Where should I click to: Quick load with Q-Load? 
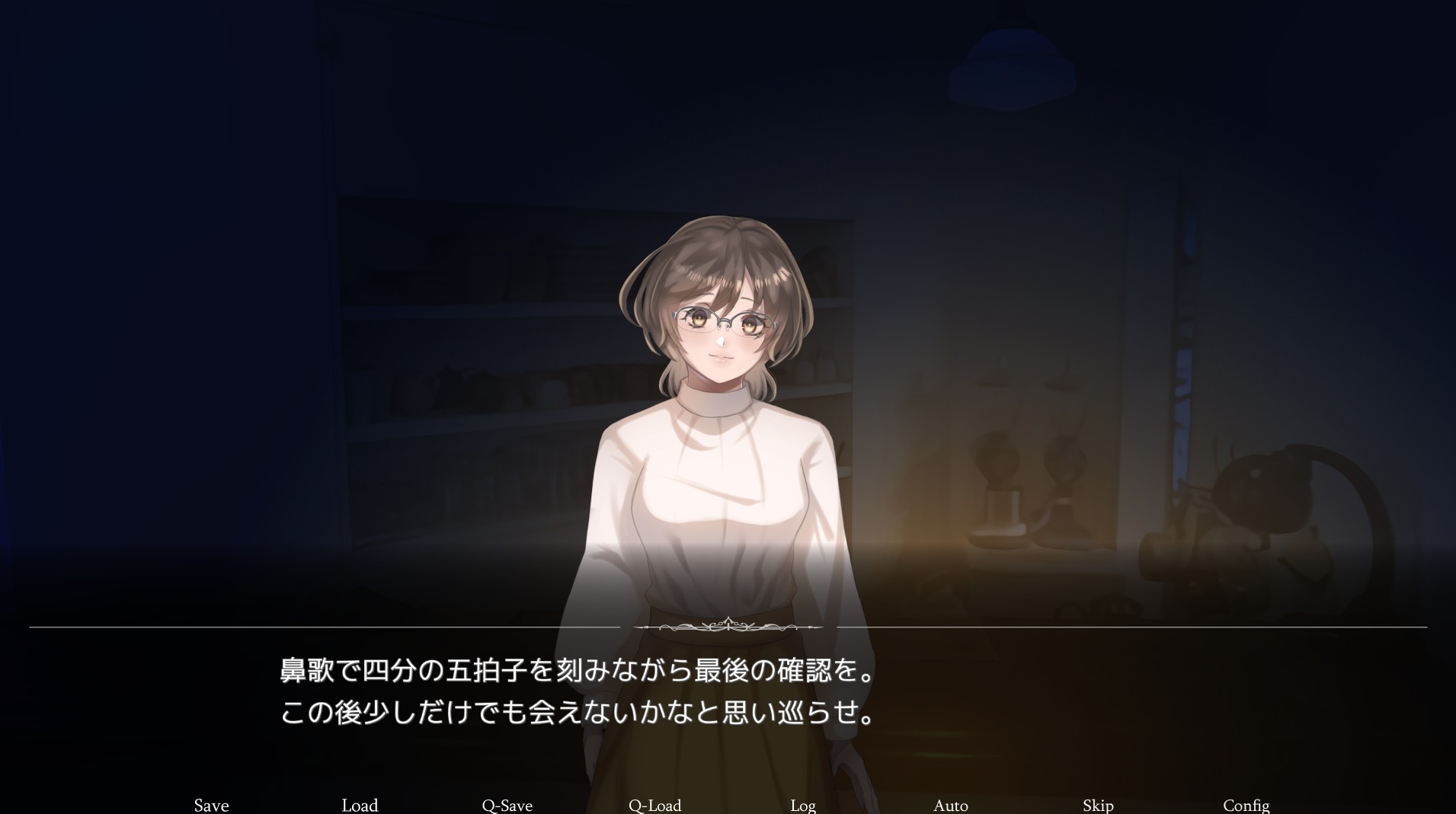coord(654,805)
